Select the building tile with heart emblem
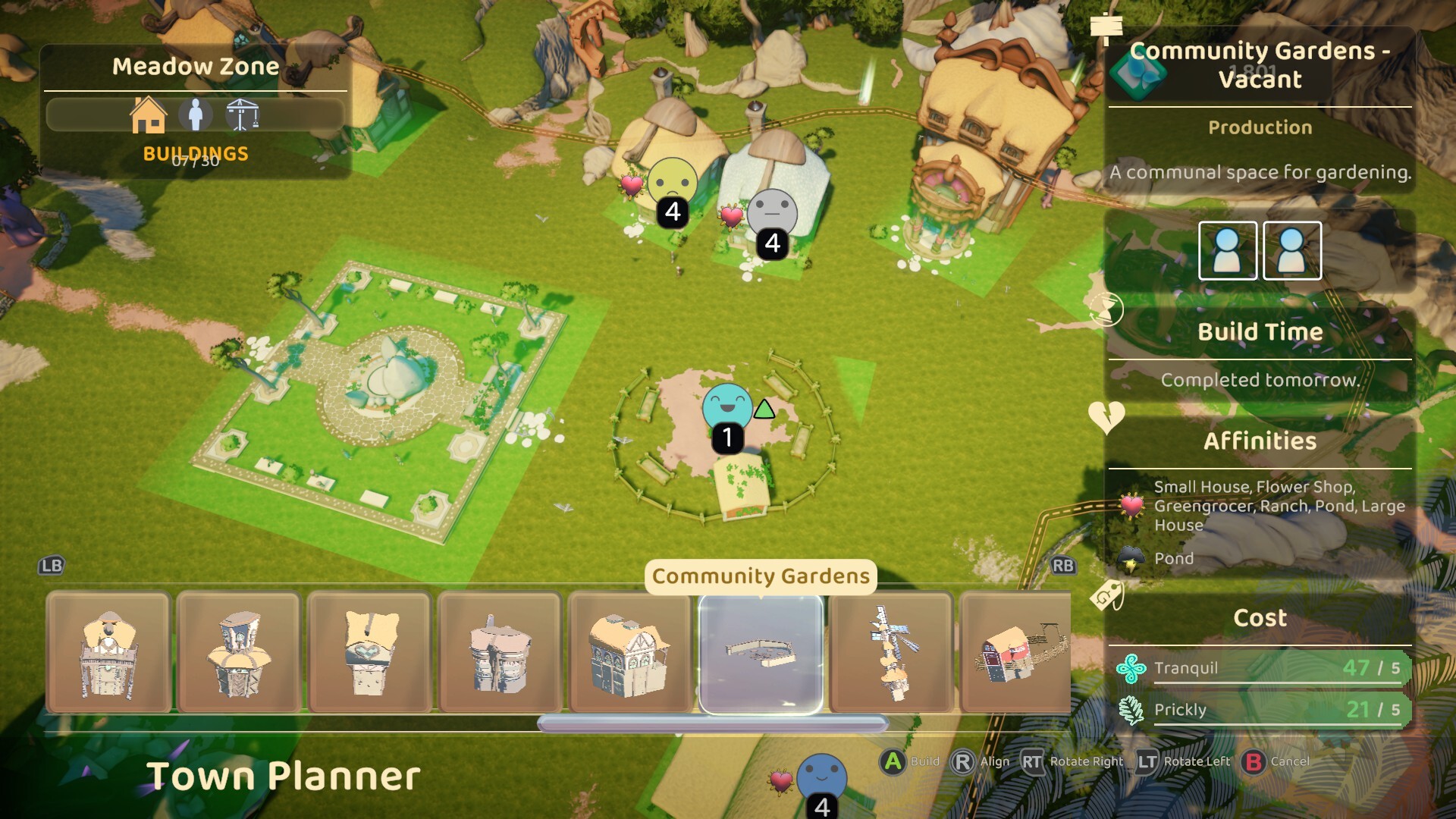The width and height of the screenshot is (1456, 819). [370, 654]
